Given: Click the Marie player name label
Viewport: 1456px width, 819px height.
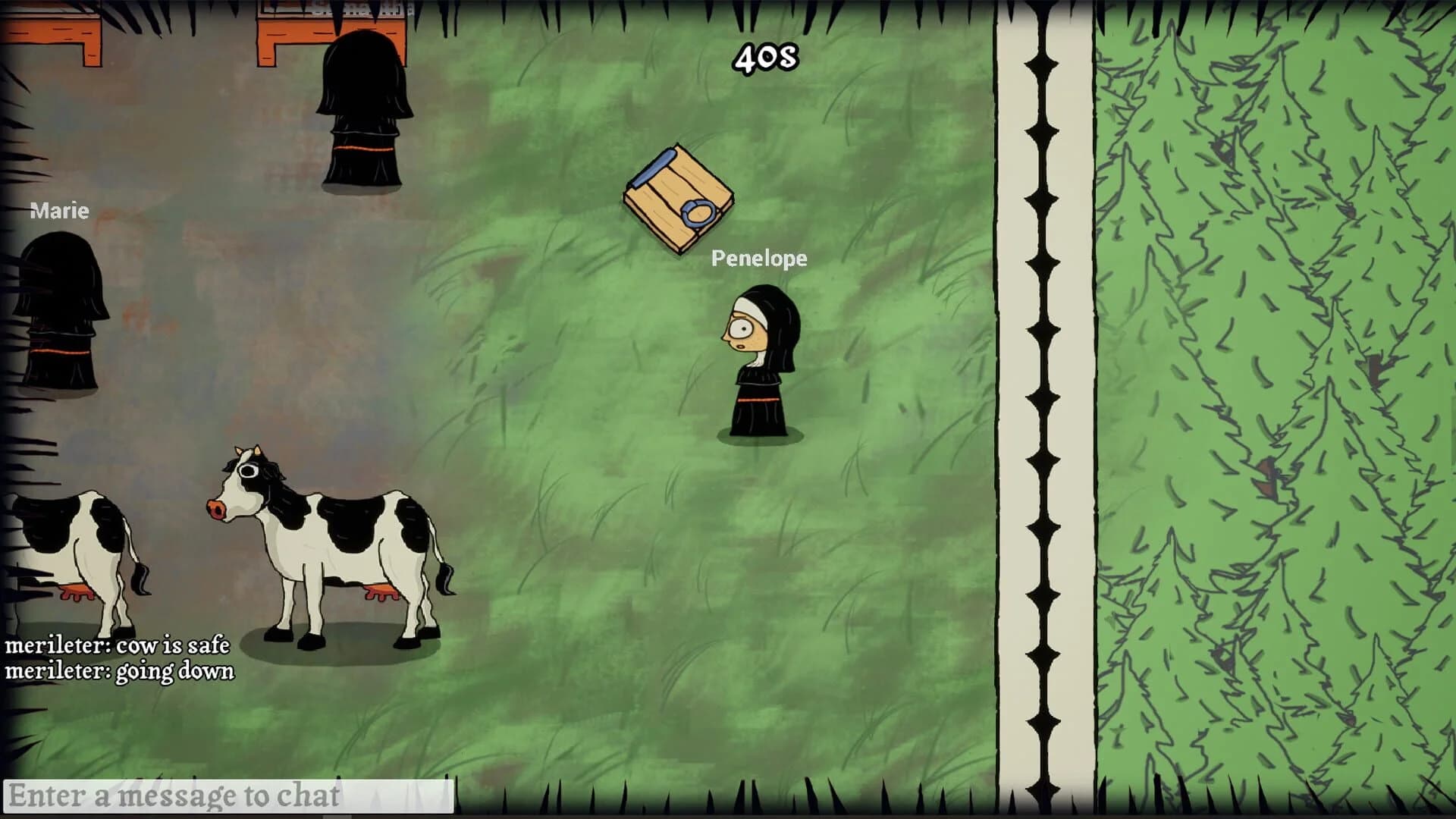Looking at the screenshot, I should [x=58, y=211].
